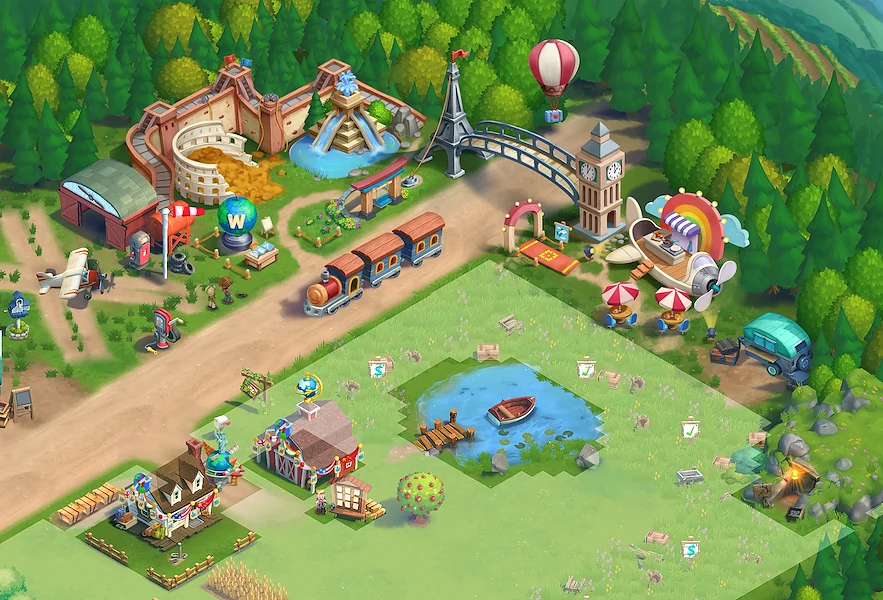Select the checkmark sign at the pond's upper-right edge
This screenshot has height=600, width=883.
[x=586, y=370]
